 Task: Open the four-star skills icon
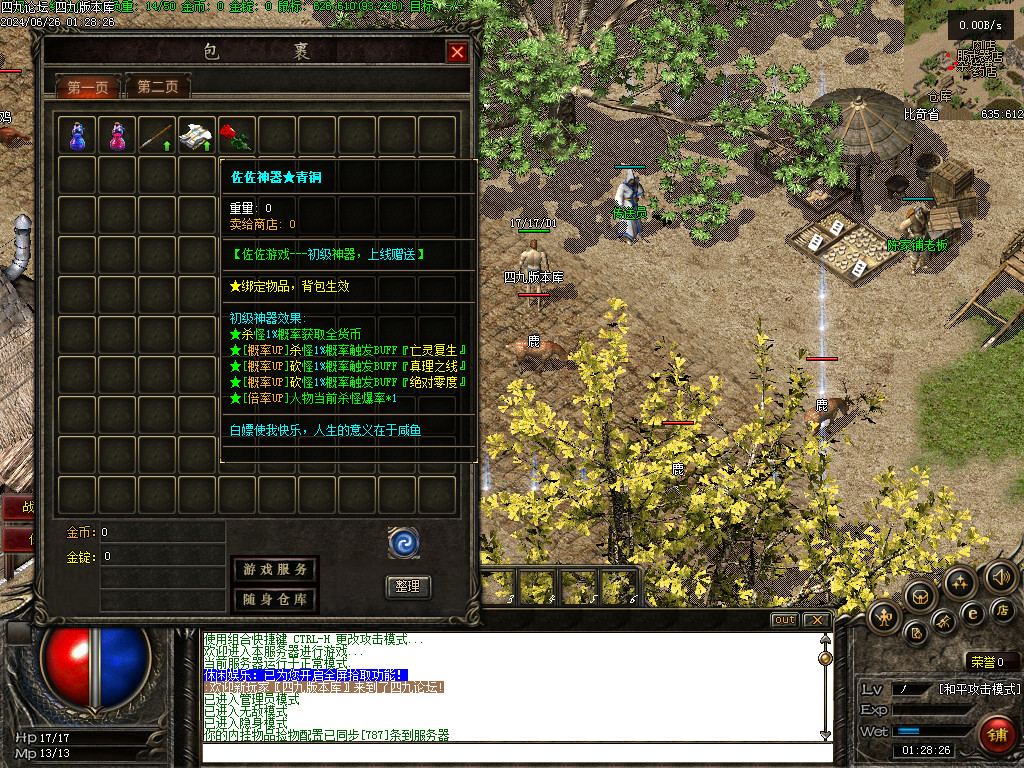[x=960, y=580]
